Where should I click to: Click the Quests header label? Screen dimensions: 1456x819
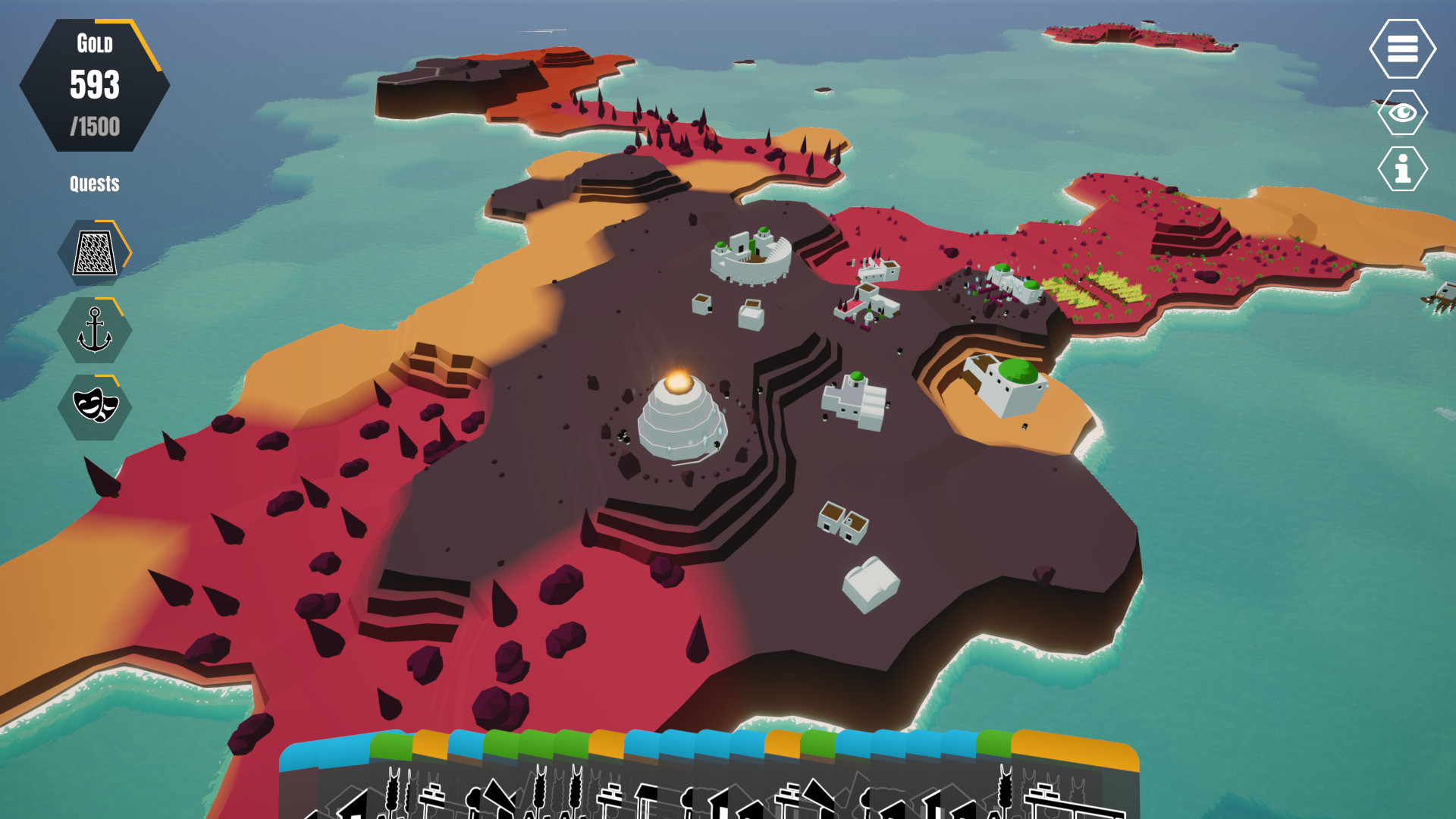coord(94,183)
